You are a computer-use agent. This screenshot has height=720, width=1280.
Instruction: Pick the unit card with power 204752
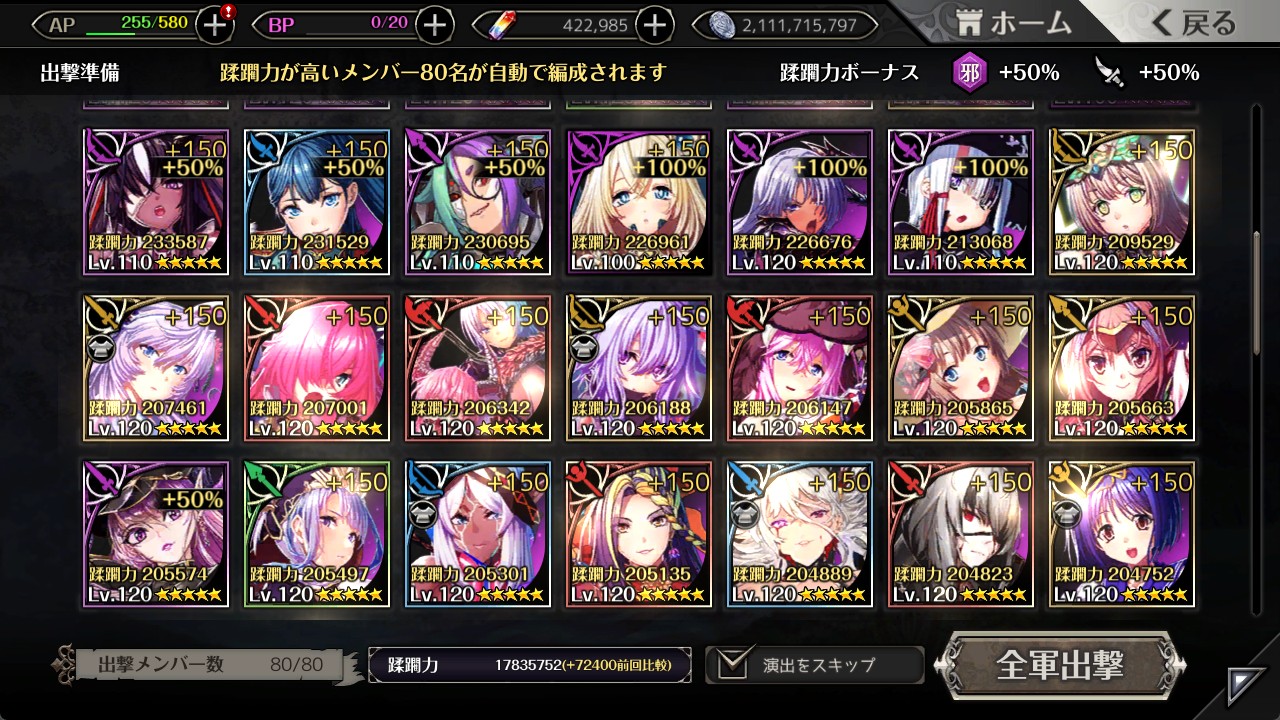(x=1121, y=534)
